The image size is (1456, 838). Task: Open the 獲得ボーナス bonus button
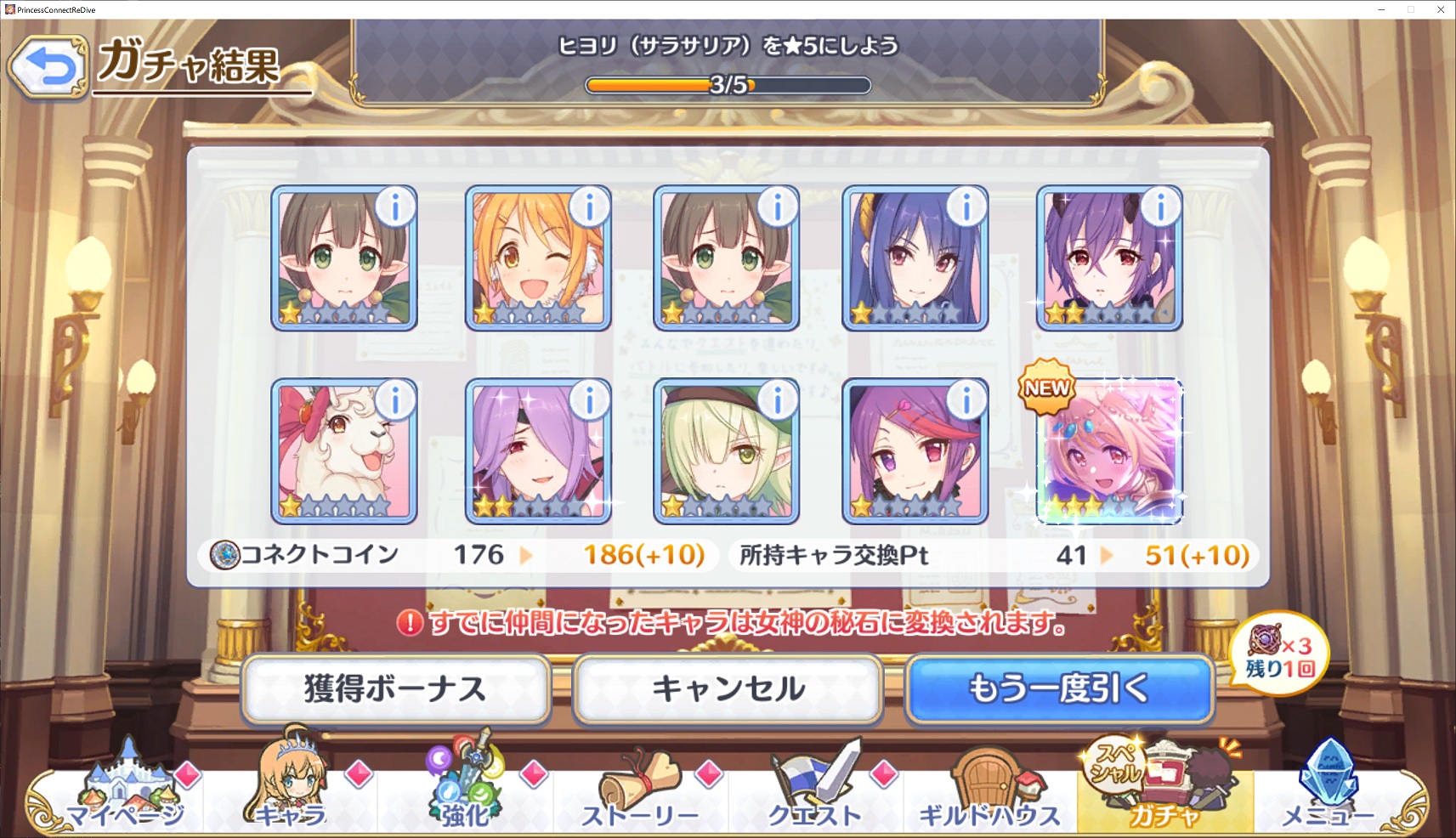coord(395,688)
